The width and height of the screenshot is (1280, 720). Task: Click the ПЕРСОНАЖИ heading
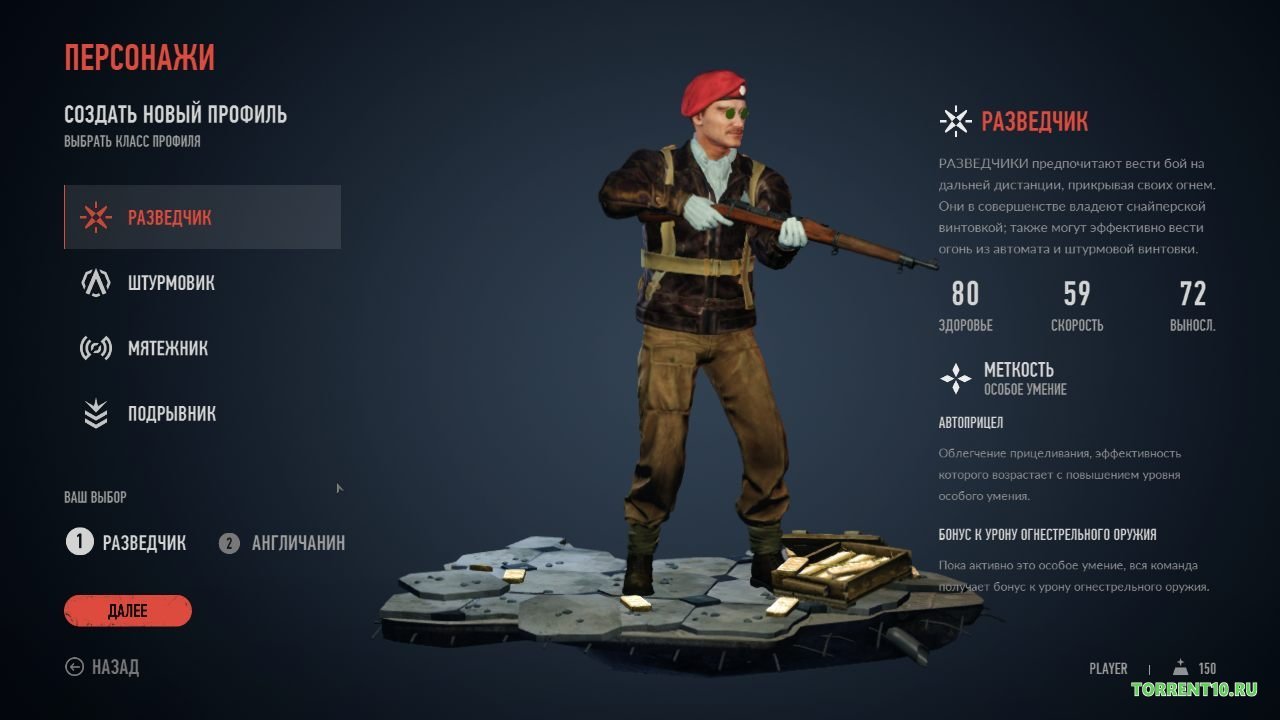tap(140, 57)
